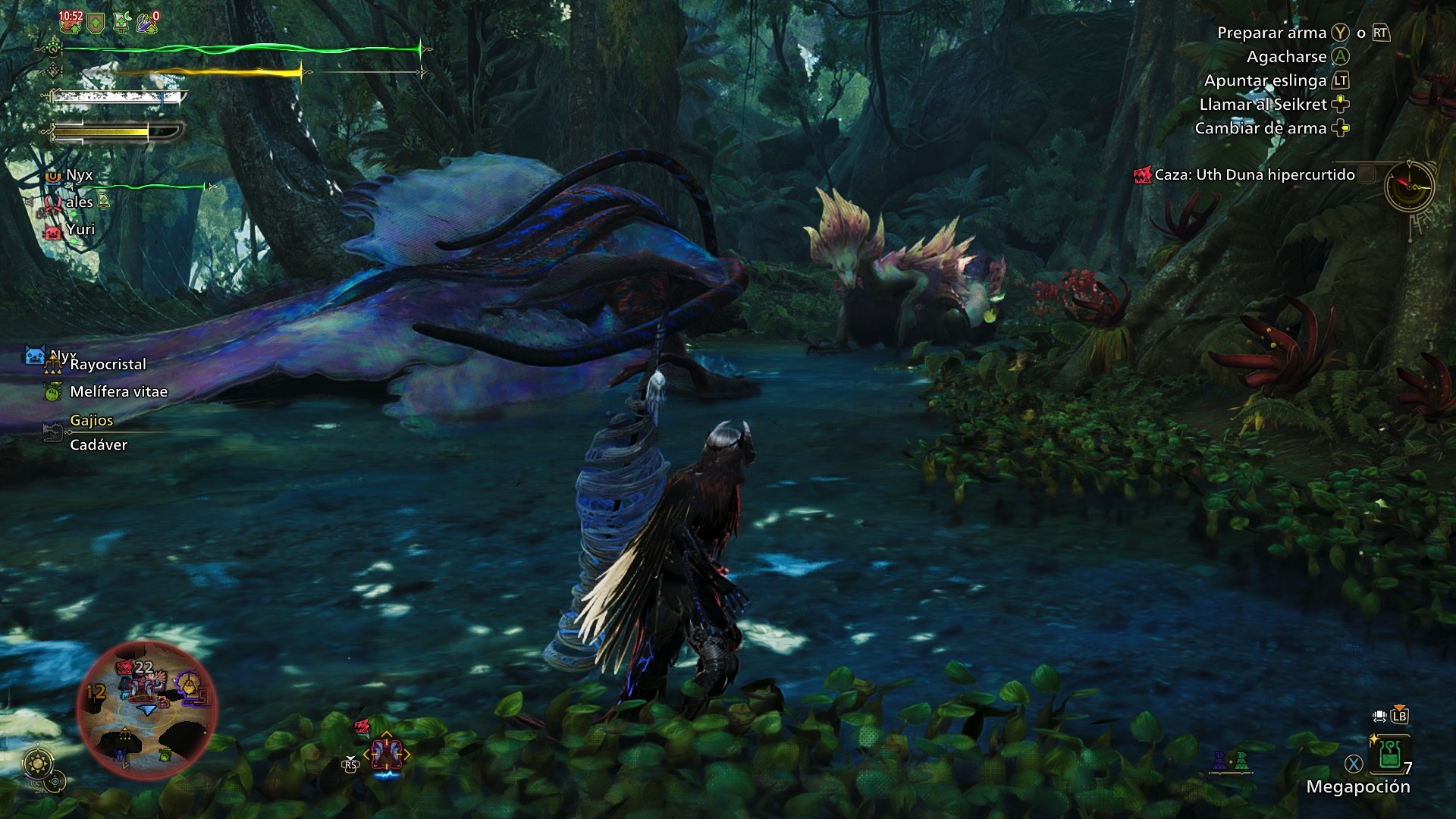This screenshot has width=1456, height=819.
Task: Click the purple and green ammo pouch icons
Action: 1229,761
